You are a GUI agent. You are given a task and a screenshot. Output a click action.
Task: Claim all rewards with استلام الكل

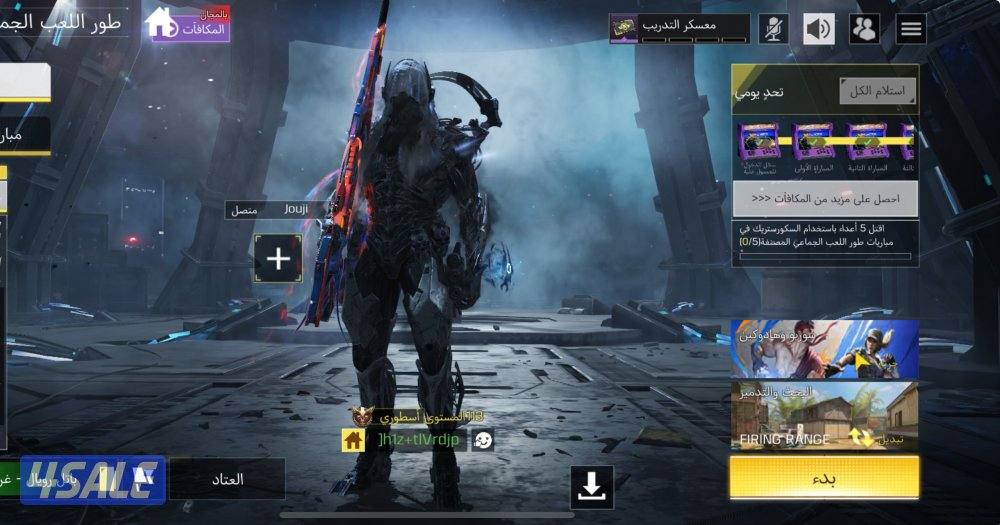[877, 91]
